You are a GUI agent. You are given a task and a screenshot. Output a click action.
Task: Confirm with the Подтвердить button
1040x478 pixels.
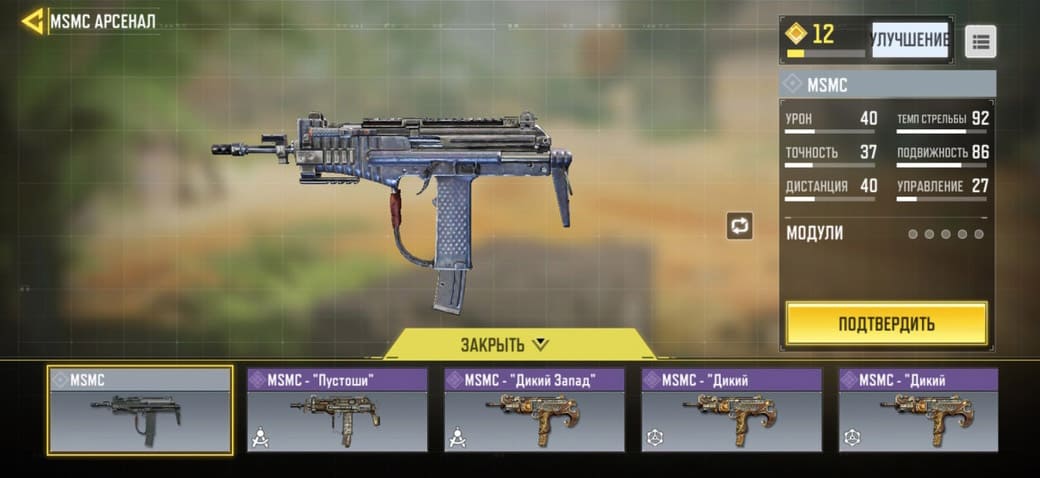[886, 323]
